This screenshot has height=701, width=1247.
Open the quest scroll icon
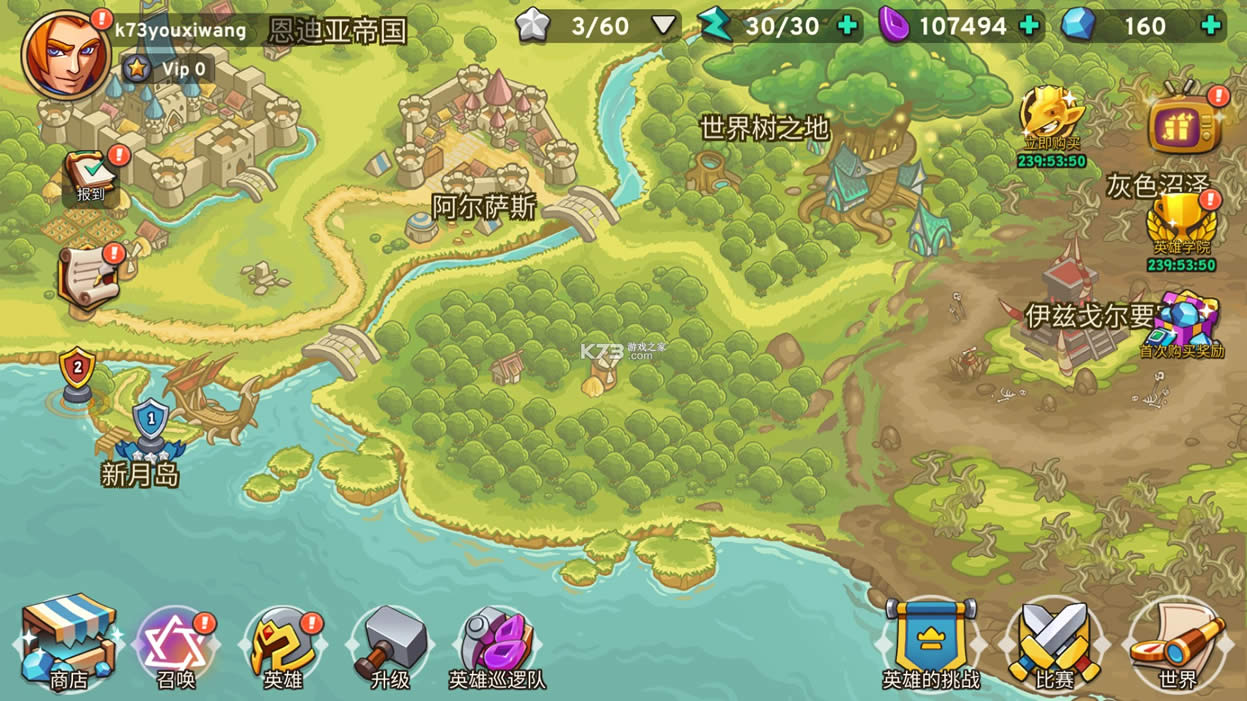[x=87, y=277]
